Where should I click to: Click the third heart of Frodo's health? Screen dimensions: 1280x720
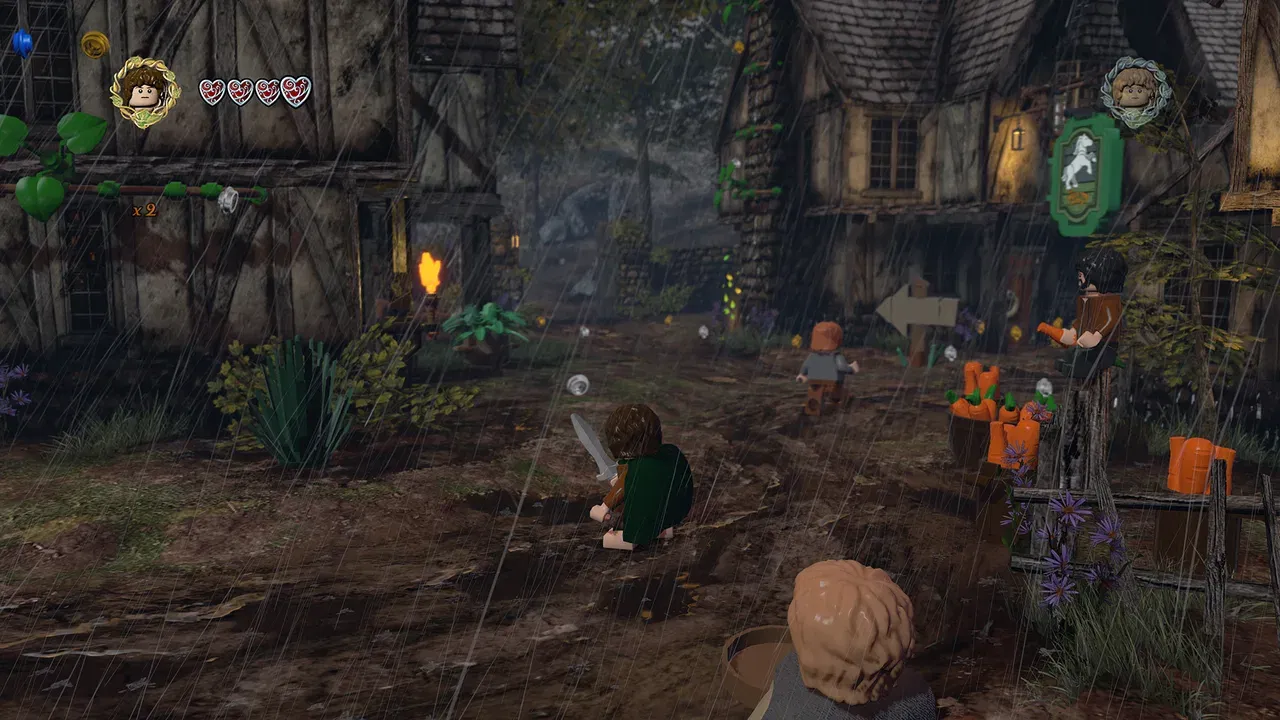click(267, 88)
